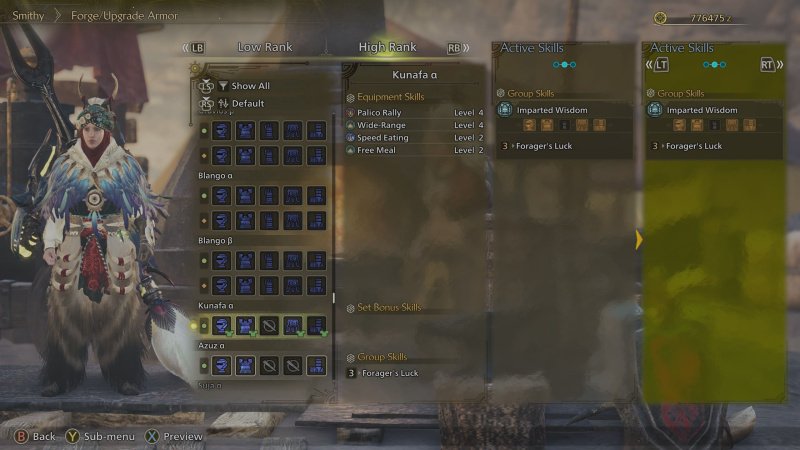800x450 pixels.
Task: Select the Kunafa α leg armor piece
Action: tap(317, 325)
